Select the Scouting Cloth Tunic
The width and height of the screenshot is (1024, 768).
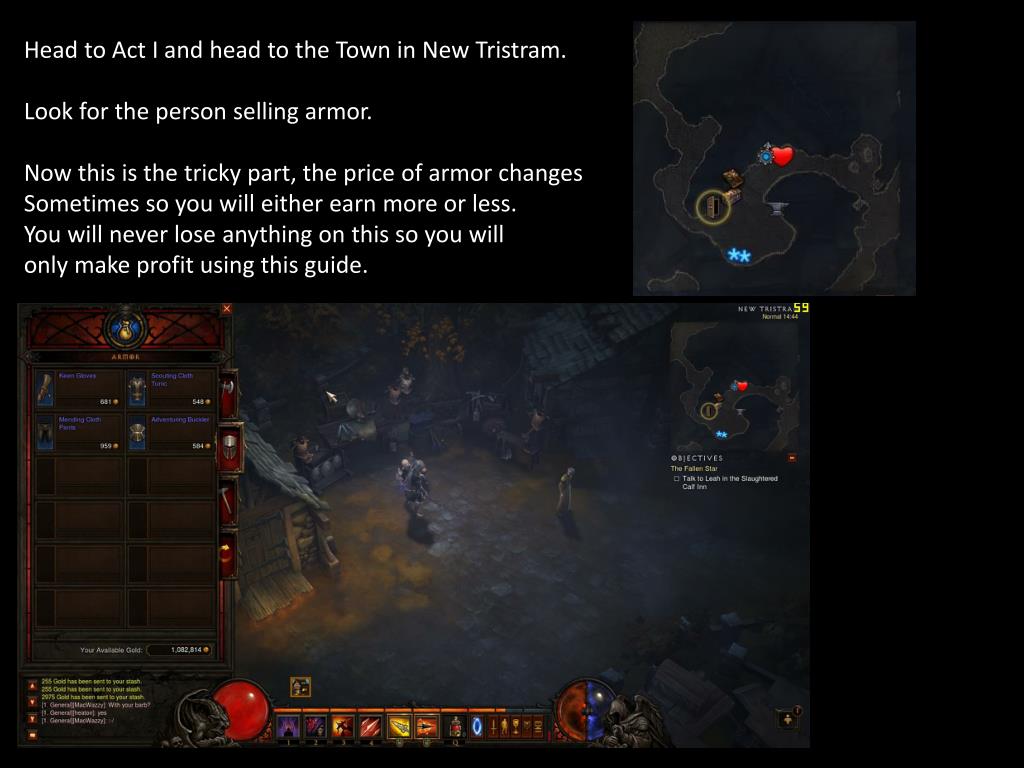tap(170, 388)
